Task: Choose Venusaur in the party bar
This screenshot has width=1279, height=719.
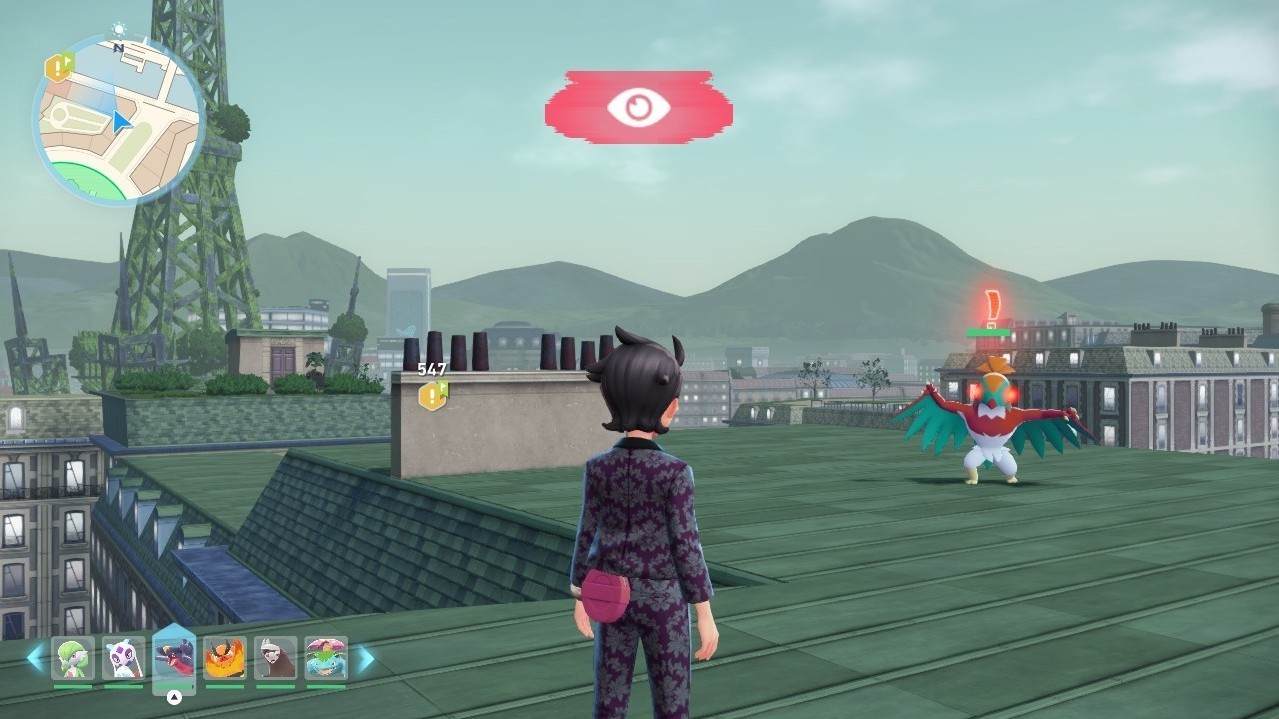Action: (x=326, y=658)
